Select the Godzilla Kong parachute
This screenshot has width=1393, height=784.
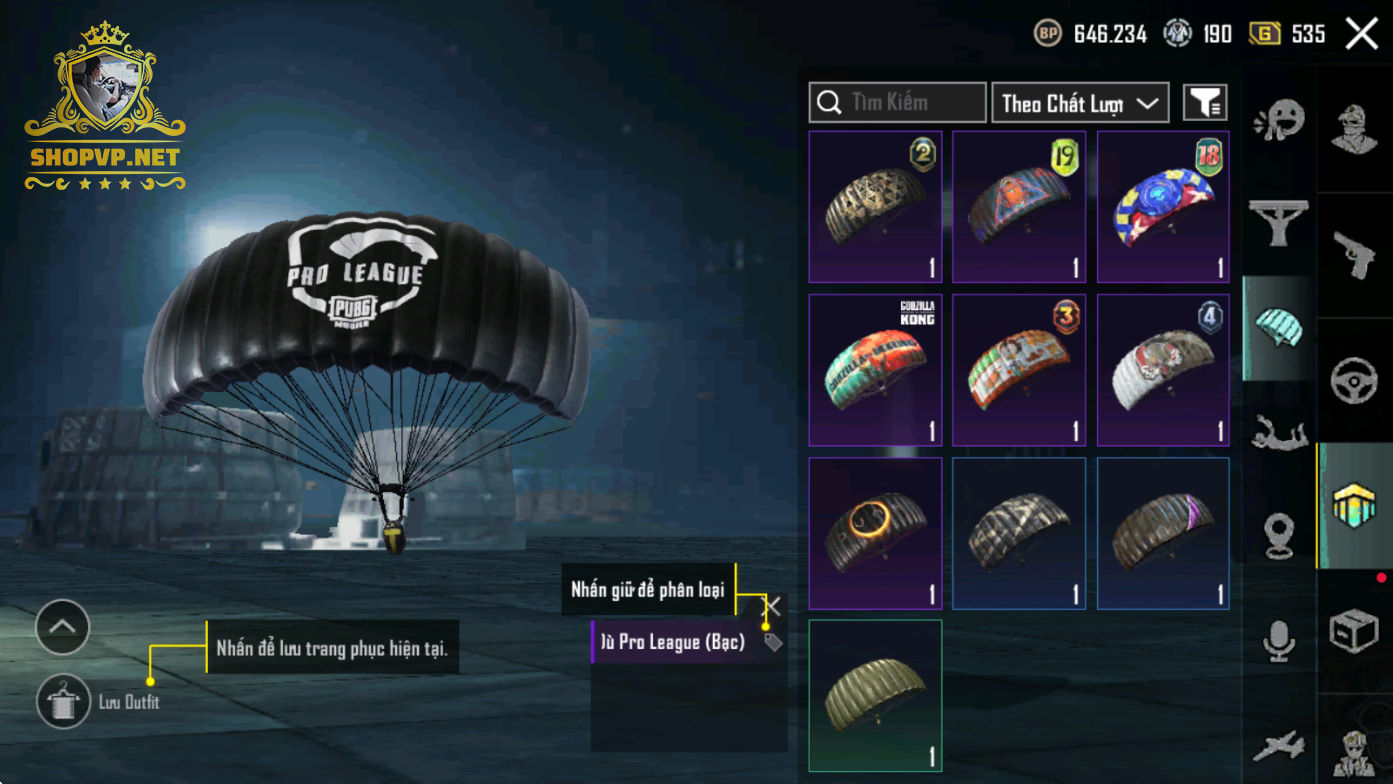[x=875, y=370]
